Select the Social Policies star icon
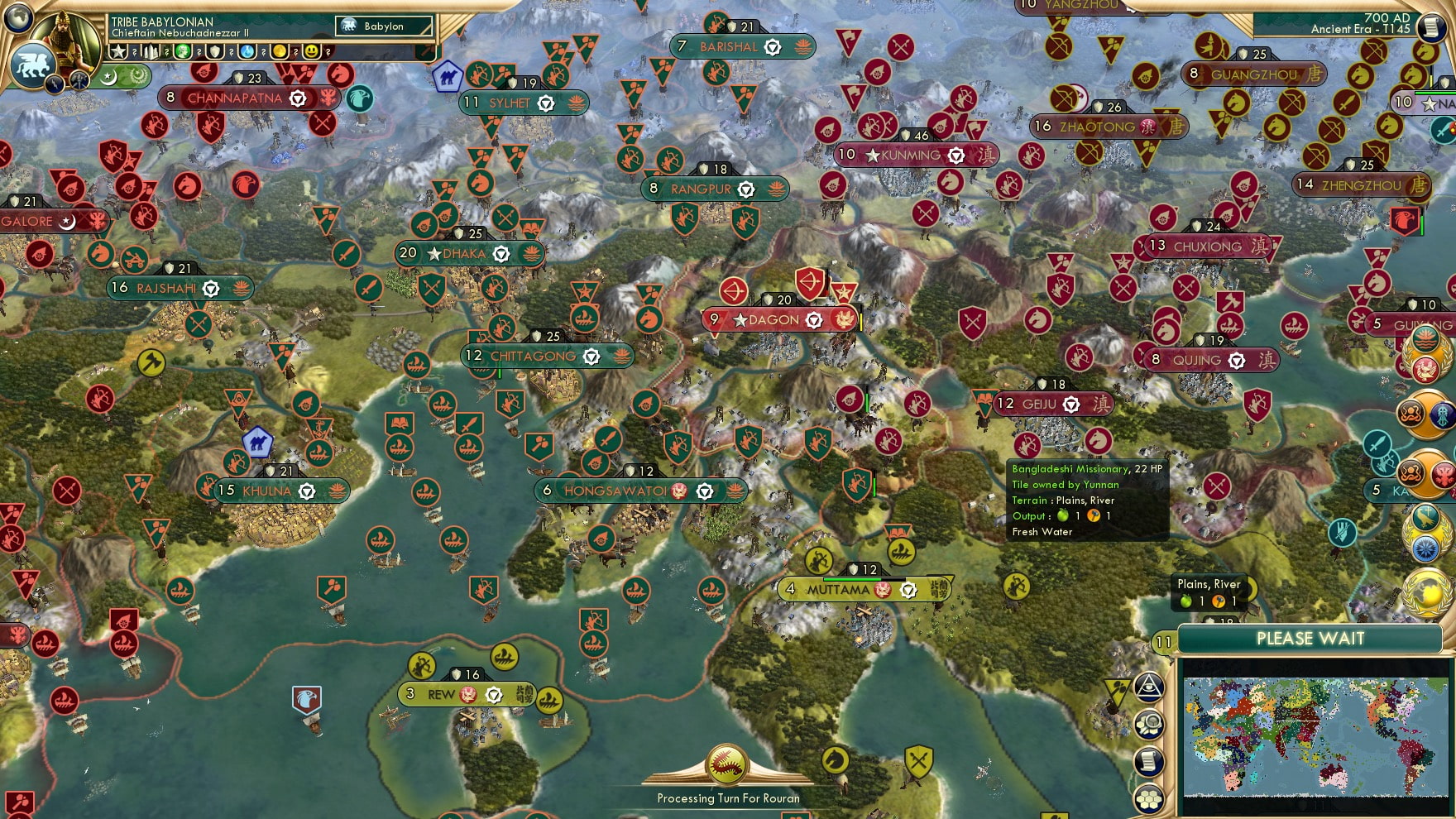Viewport: 1456px width, 819px height. pos(119,51)
